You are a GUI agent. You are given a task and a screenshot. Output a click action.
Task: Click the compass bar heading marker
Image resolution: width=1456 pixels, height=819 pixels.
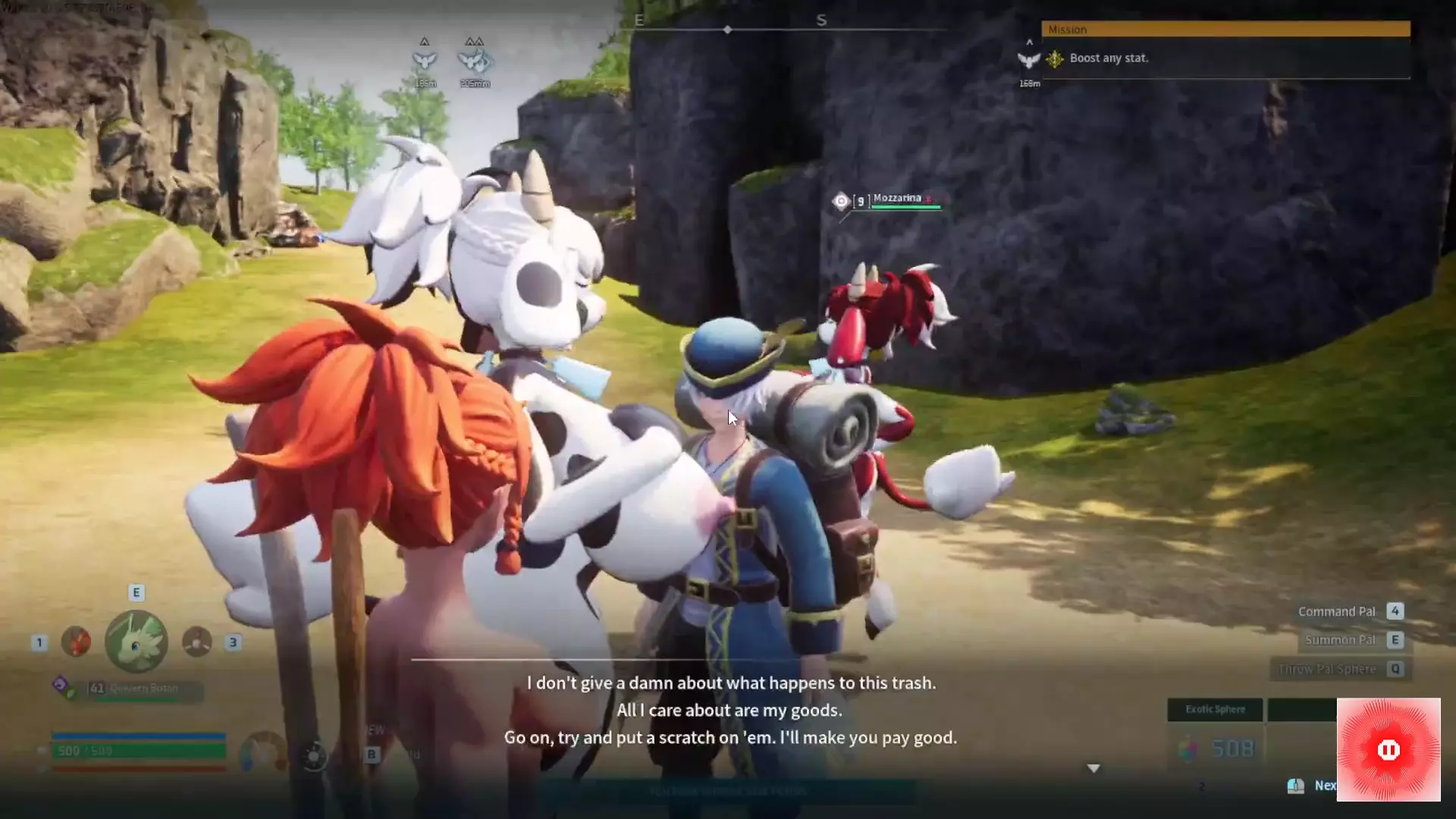tap(727, 30)
